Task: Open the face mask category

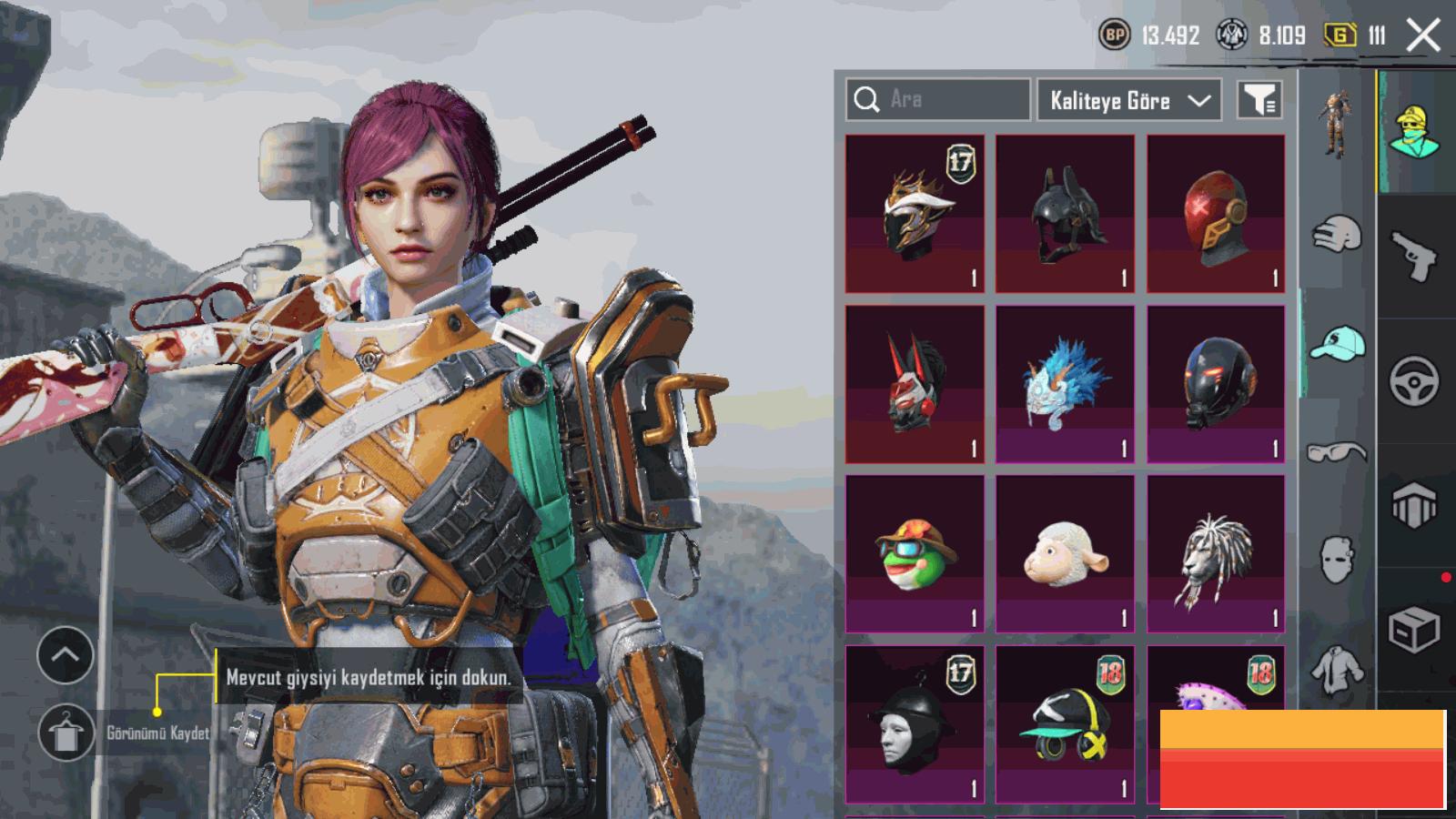Action: 1336,559
